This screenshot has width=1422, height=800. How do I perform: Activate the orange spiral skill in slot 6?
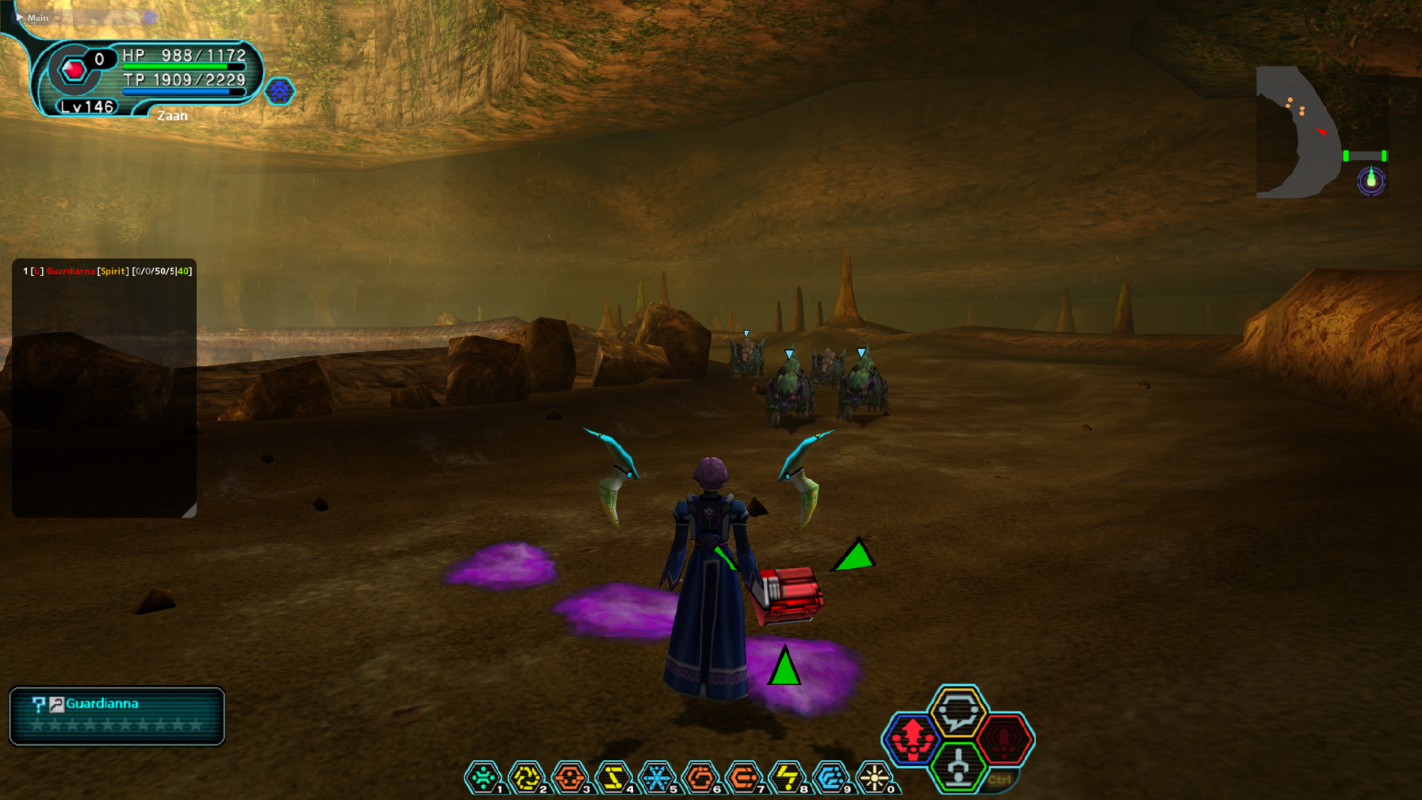coord(700,777)
